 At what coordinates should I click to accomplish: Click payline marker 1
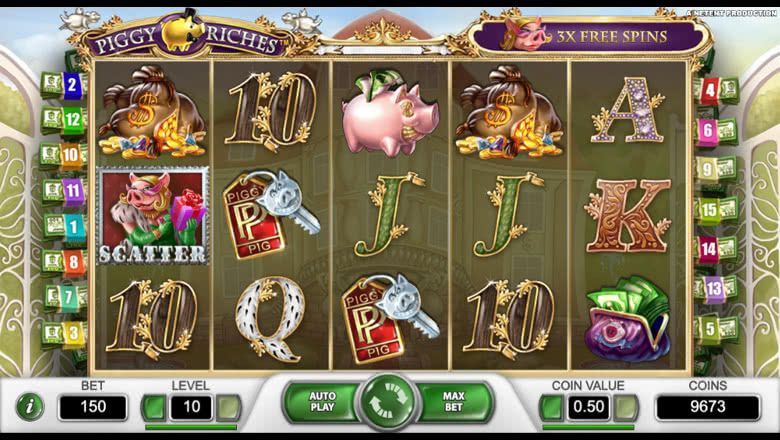(72, 225)
